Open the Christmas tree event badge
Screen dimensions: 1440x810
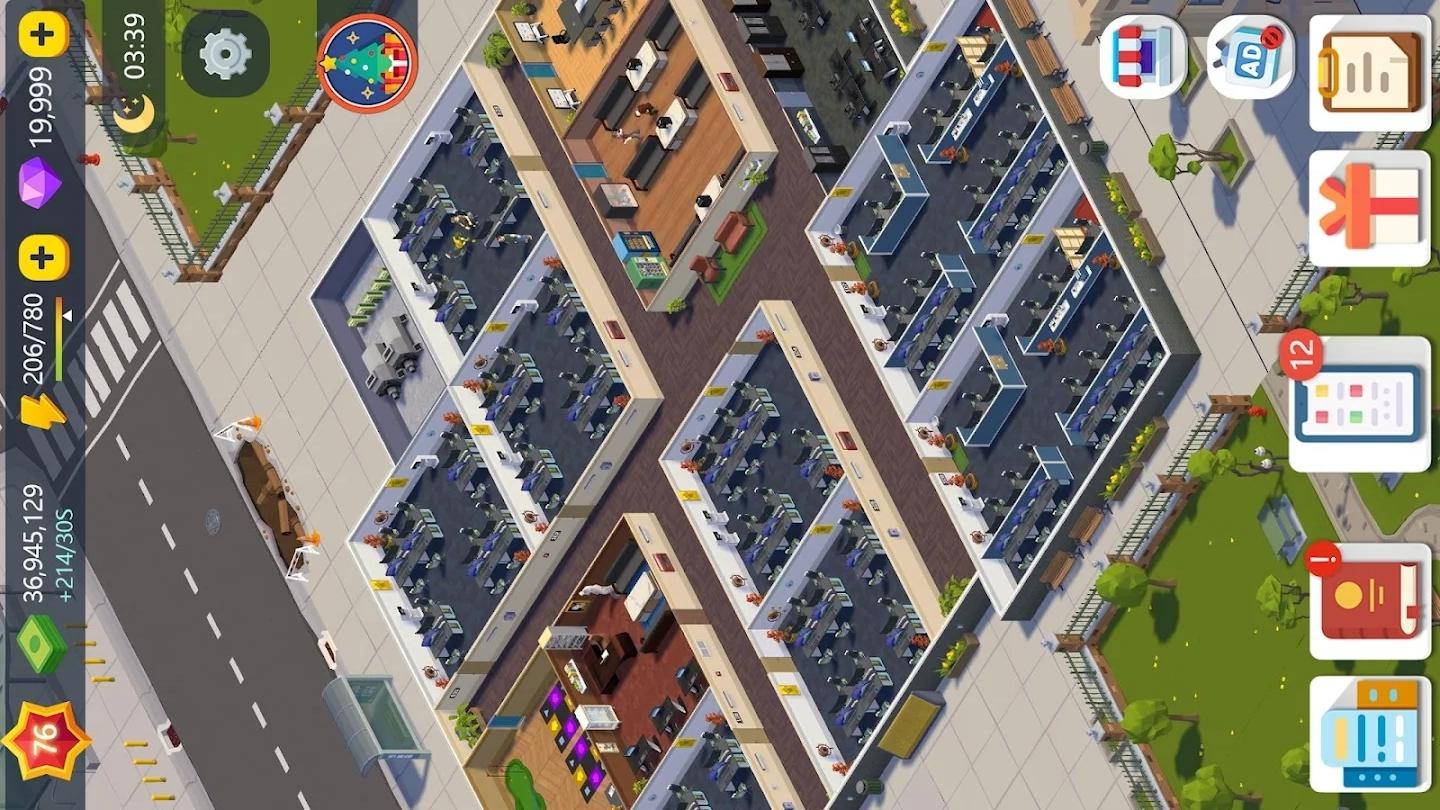[x=366, y=62]
